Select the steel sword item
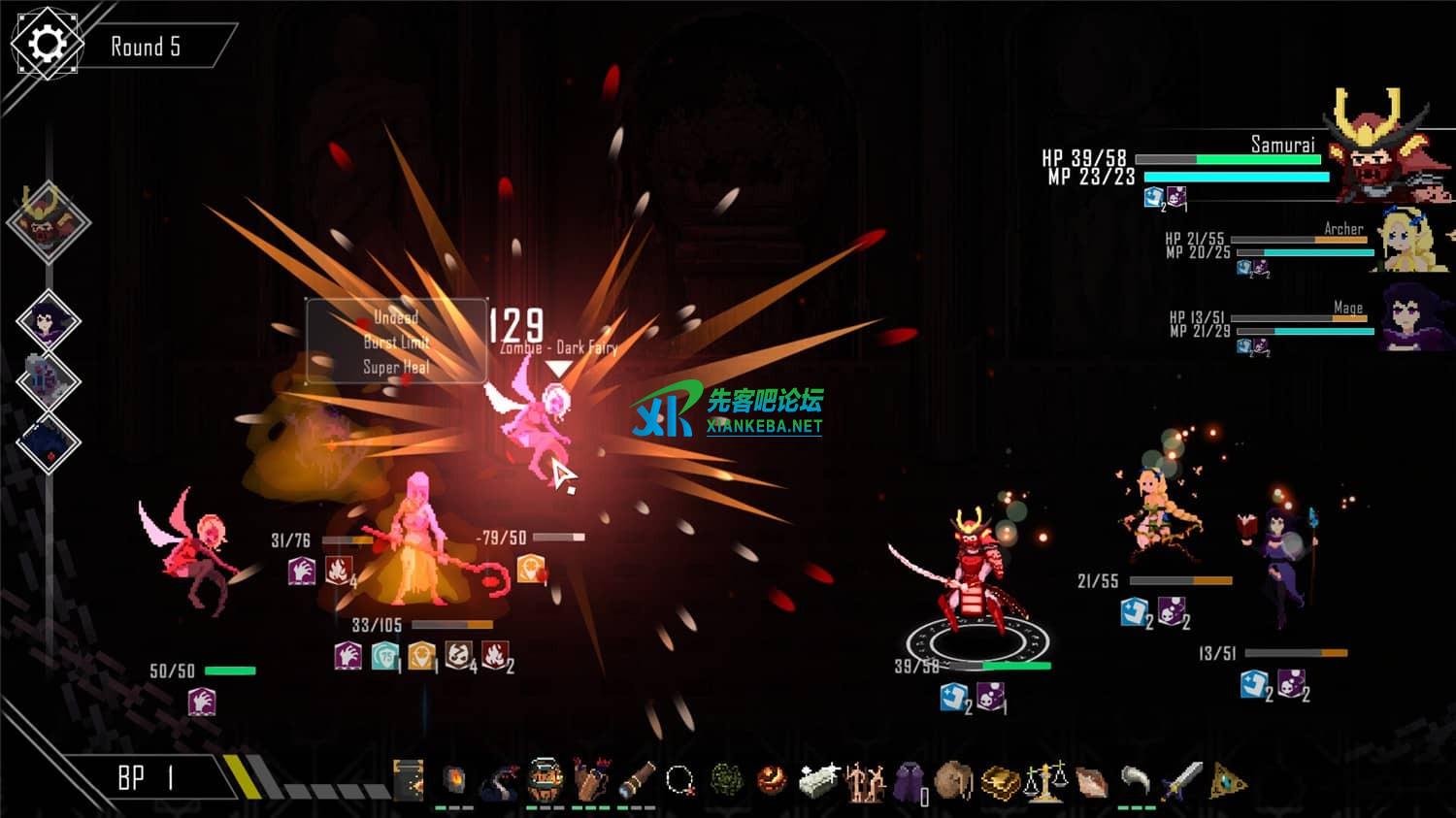This screenshot has height=818, width=1456. 1181,779
